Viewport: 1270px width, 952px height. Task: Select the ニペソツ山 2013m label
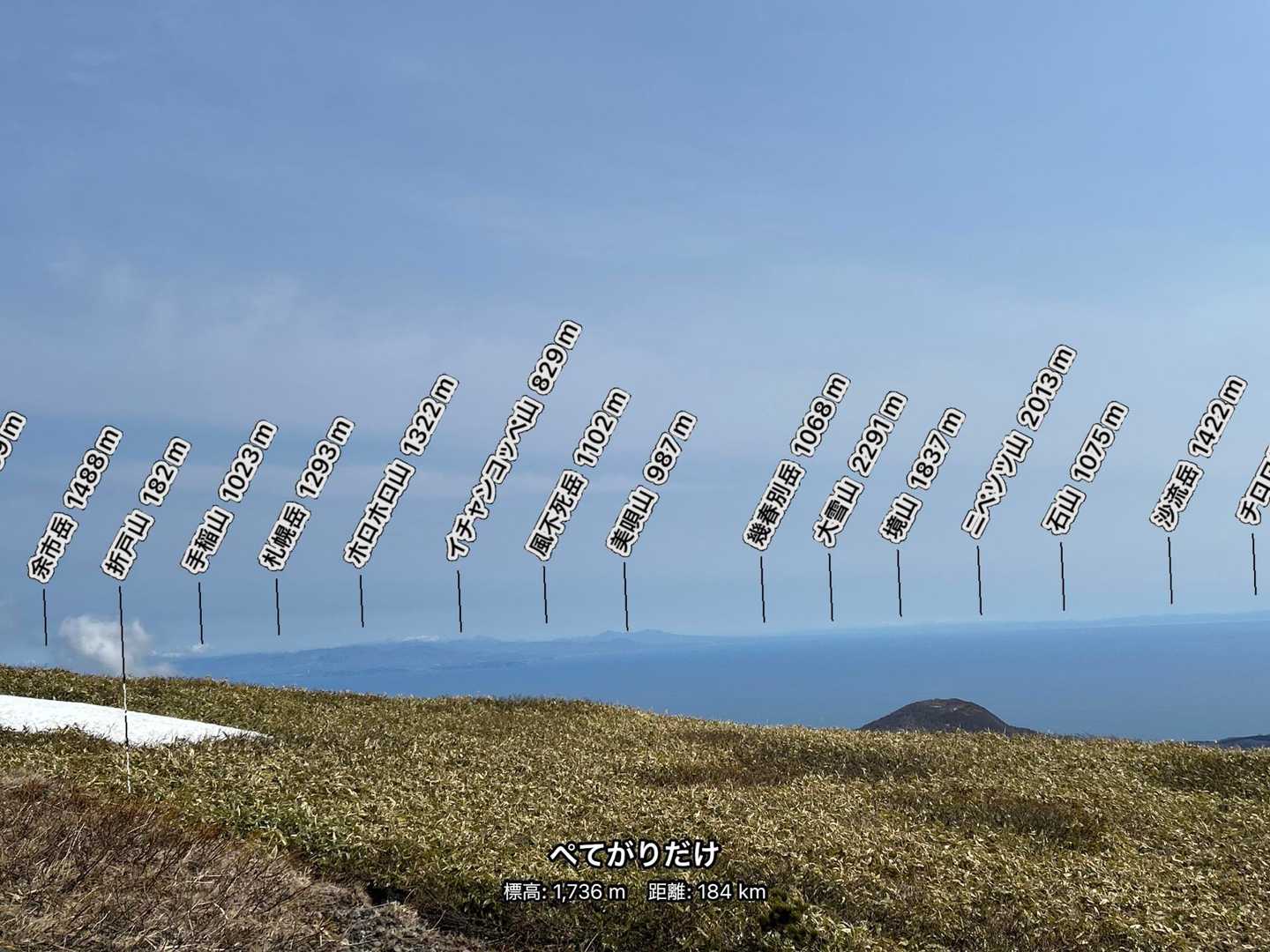tap(1019, 442)
